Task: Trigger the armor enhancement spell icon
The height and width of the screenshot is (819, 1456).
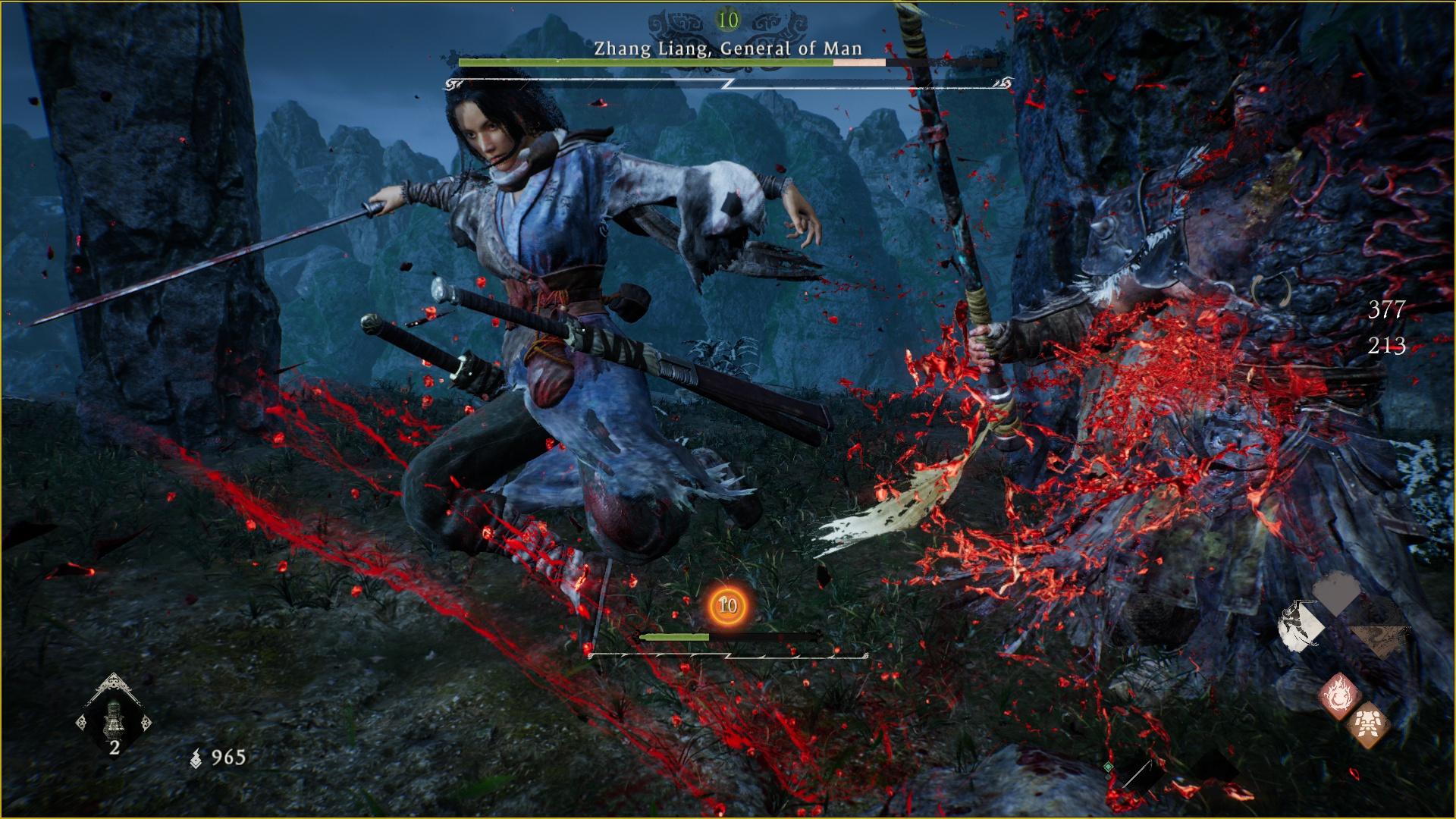Action: click(x=1367, y=724)
